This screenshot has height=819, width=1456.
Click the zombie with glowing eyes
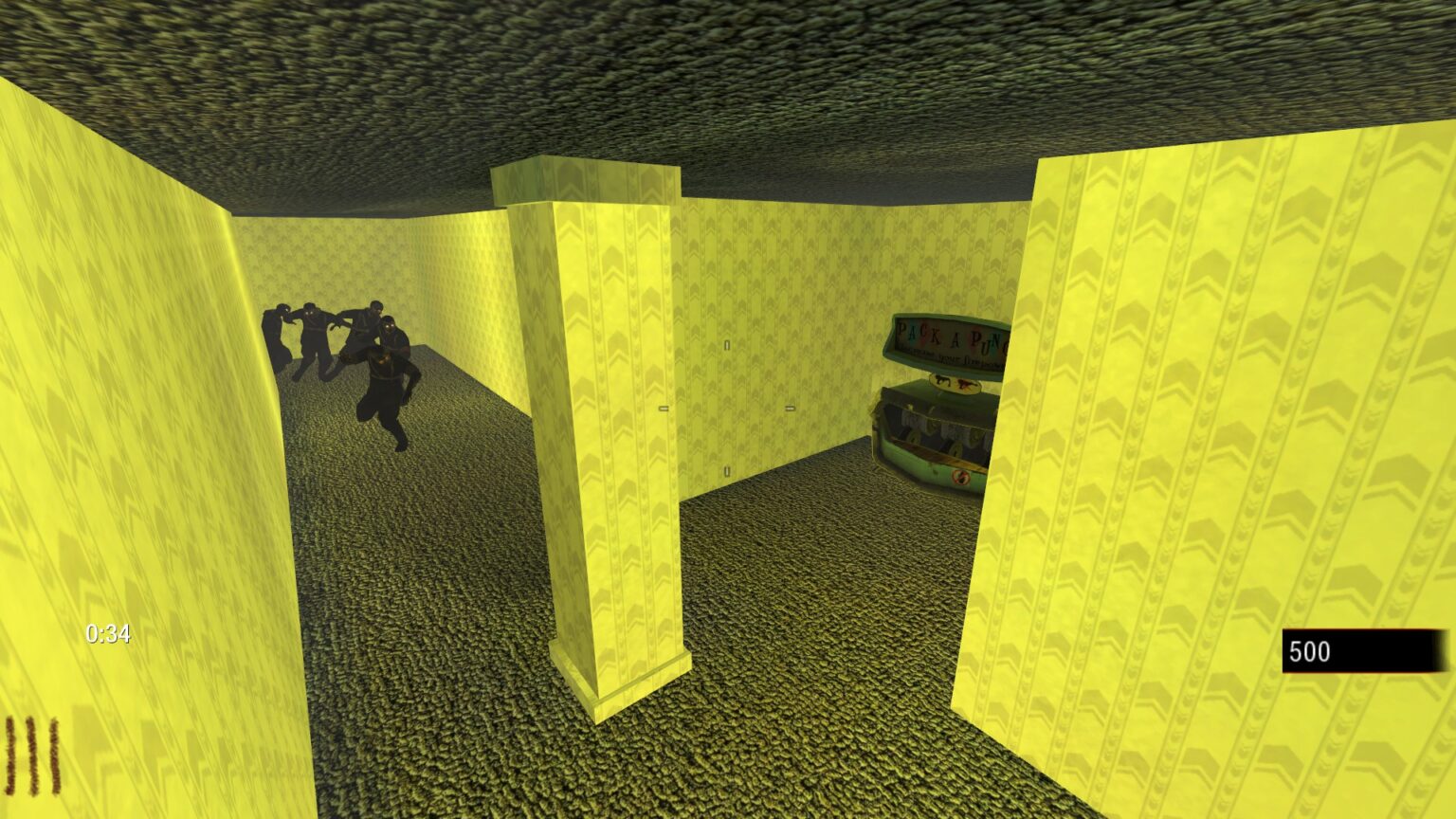click(x=391, y=327)
